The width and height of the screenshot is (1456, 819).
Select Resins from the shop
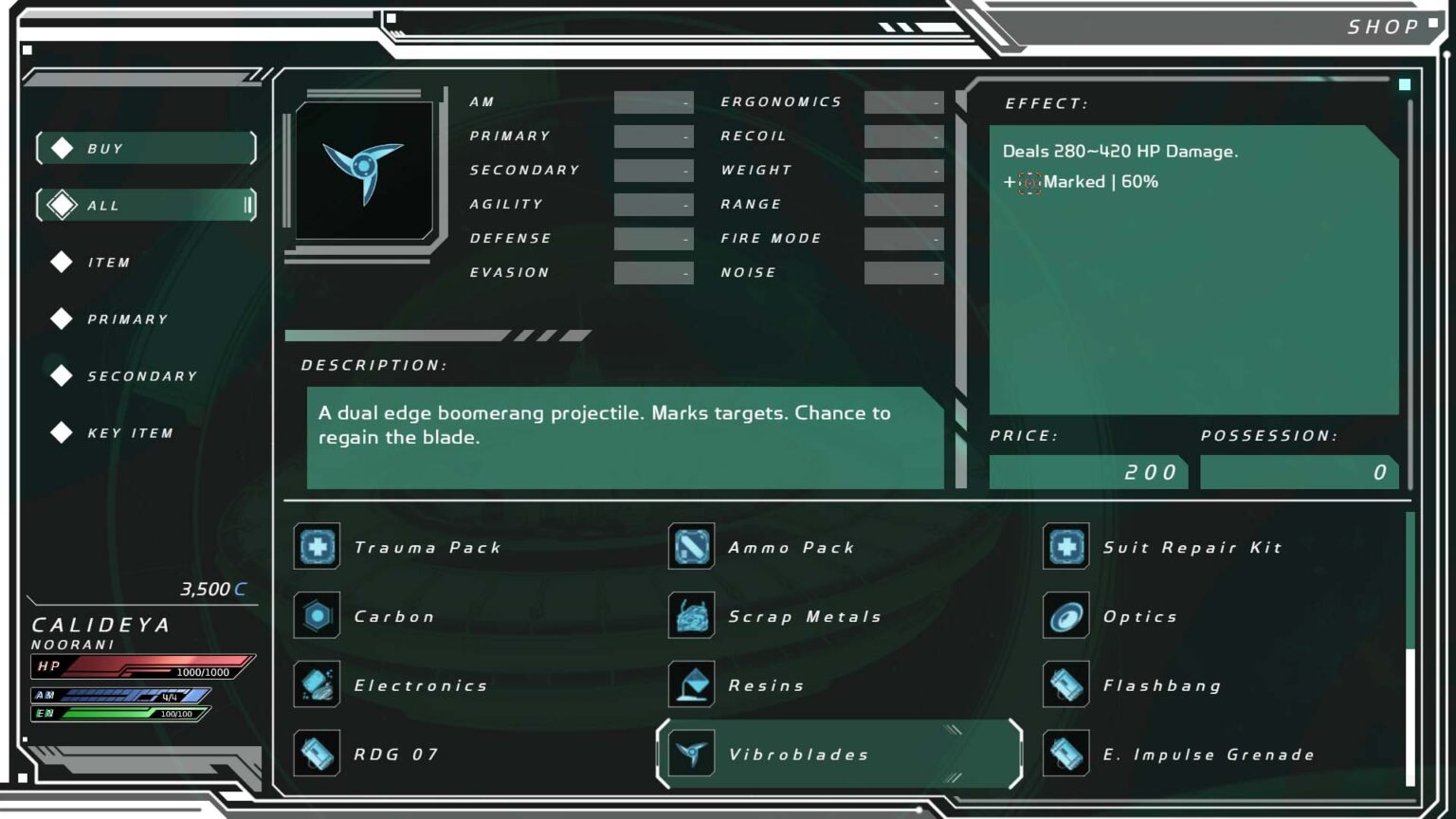[766, 686]
